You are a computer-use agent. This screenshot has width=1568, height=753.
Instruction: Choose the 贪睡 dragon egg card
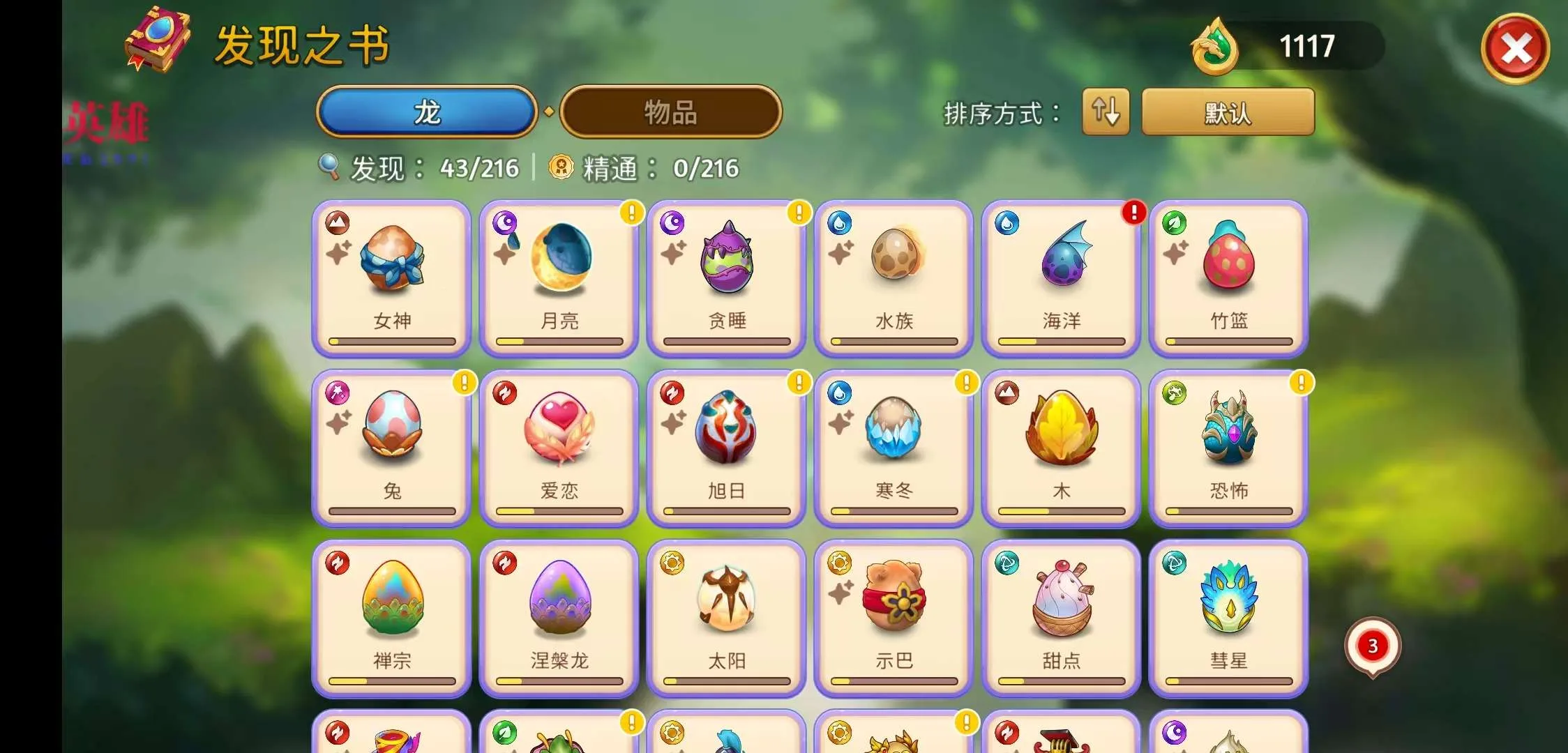tap(727, 279)
